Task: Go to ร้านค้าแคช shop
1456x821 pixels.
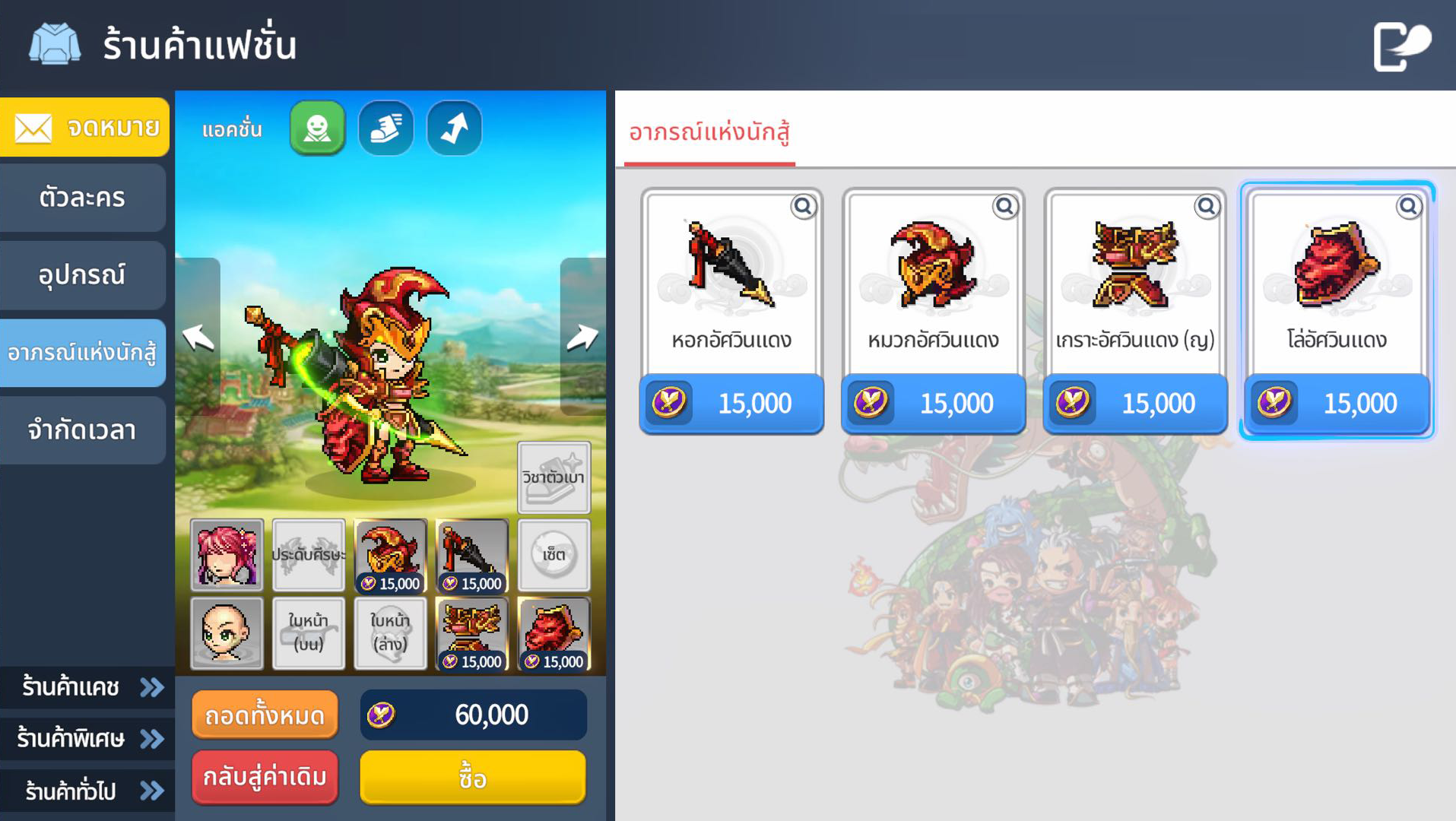Action: [x=87, y=687]
